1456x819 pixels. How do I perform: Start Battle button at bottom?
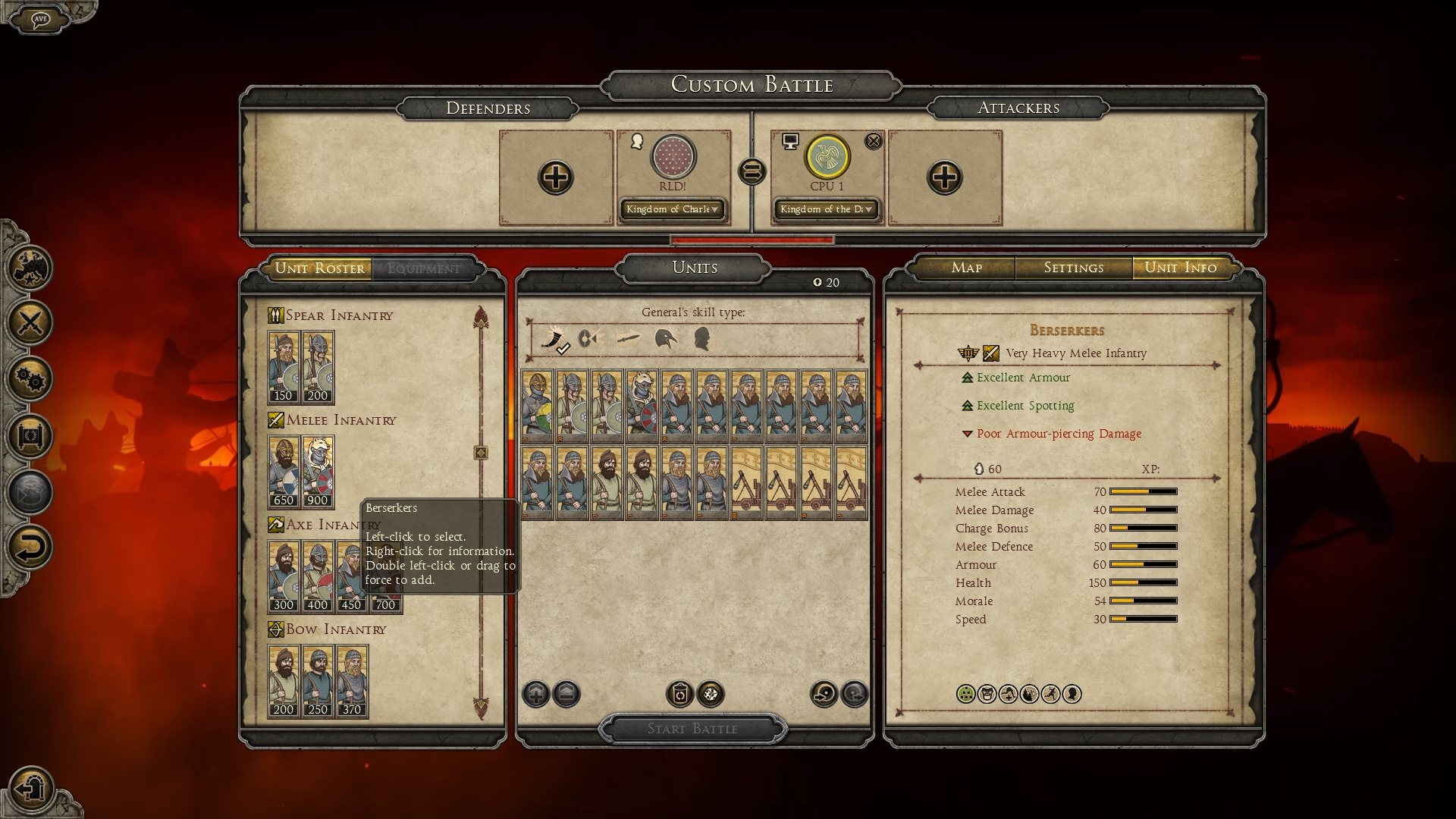pos(692,729)
